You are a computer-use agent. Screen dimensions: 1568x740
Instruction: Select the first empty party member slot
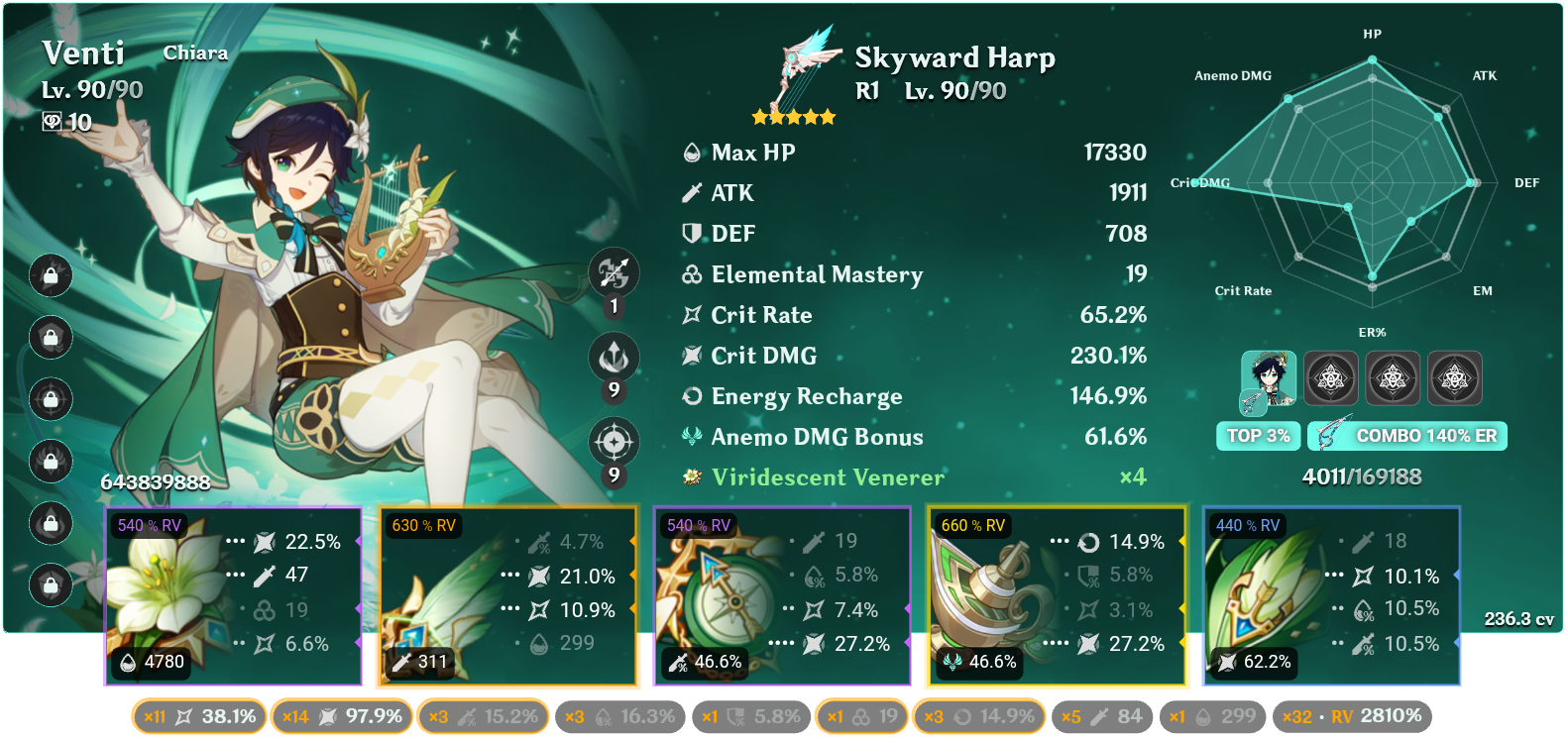click(1331, 377)
